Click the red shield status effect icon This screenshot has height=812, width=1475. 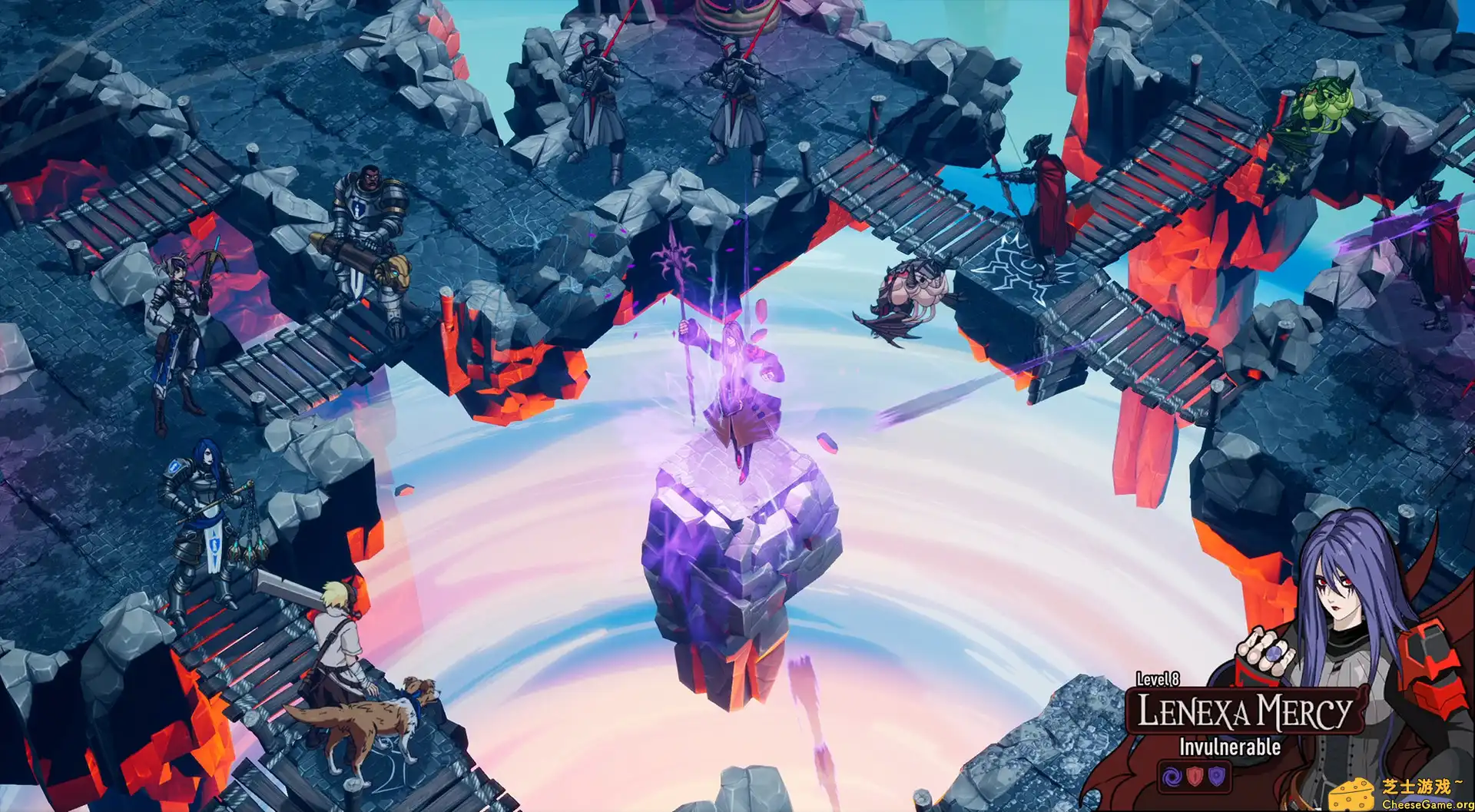click(1195, 778)
